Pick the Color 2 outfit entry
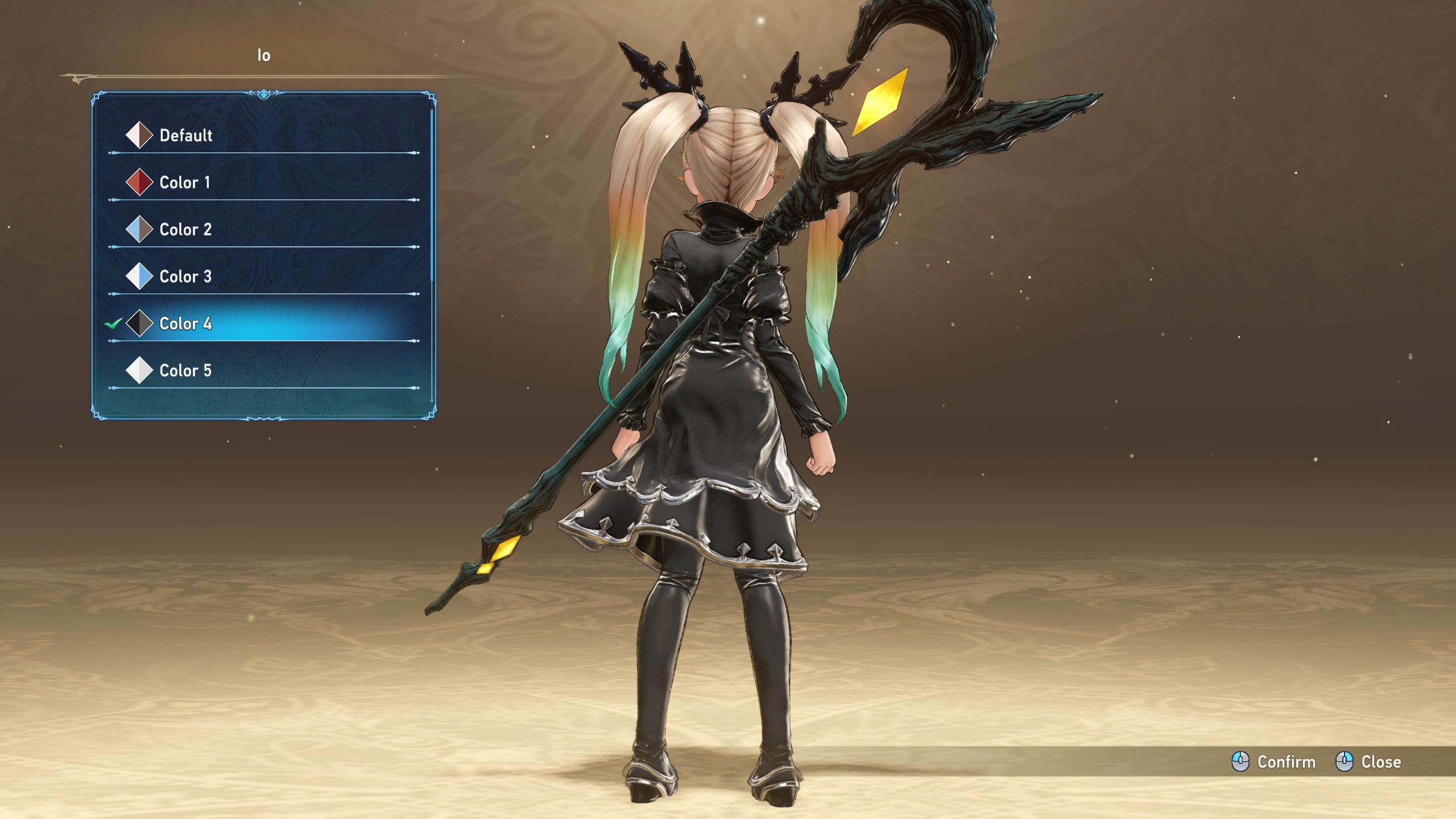The image size is (1456, 819). [x=185, y=230]
